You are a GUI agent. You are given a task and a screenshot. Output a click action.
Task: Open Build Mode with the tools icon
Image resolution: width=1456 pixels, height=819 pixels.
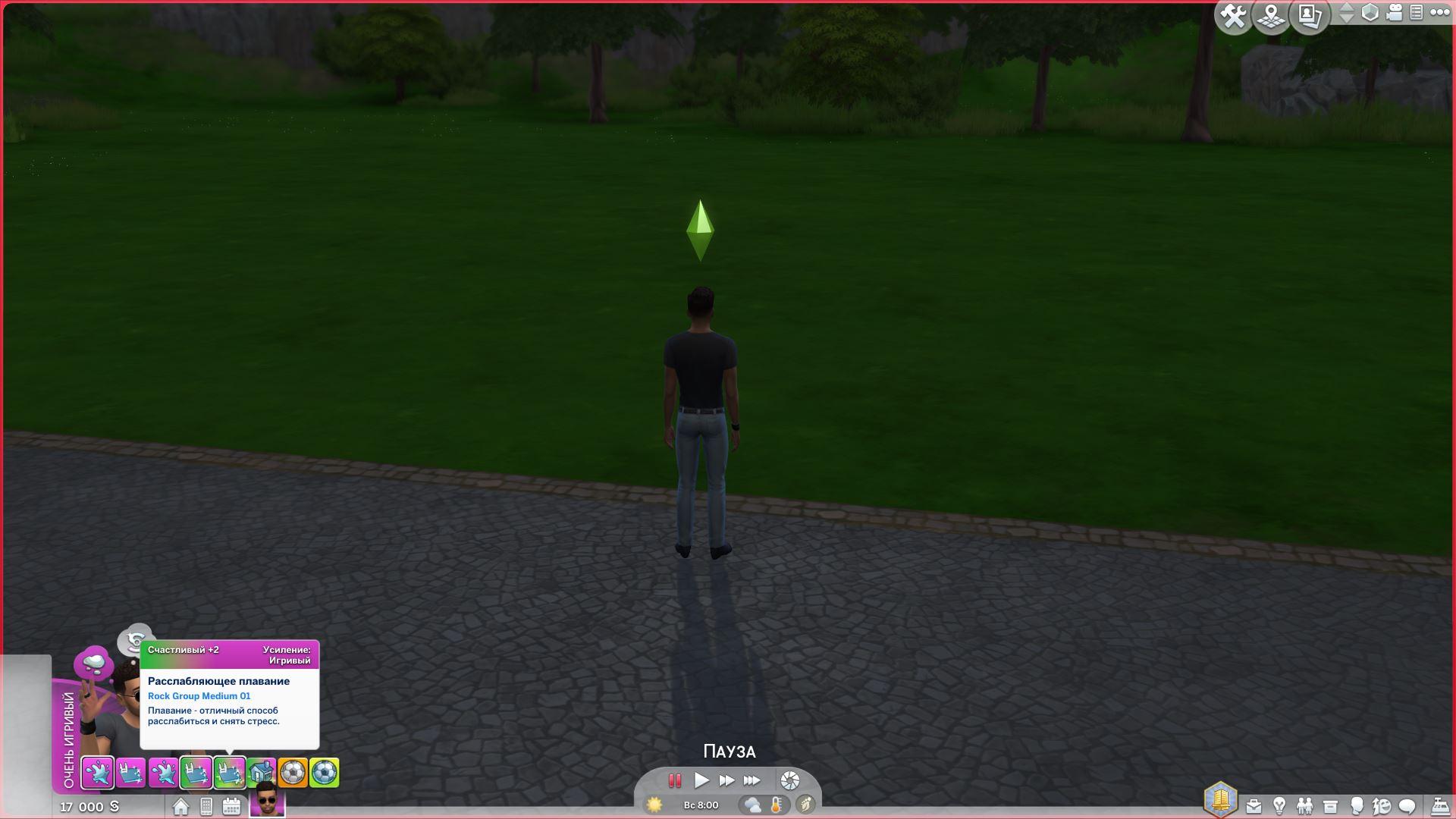1234,17
